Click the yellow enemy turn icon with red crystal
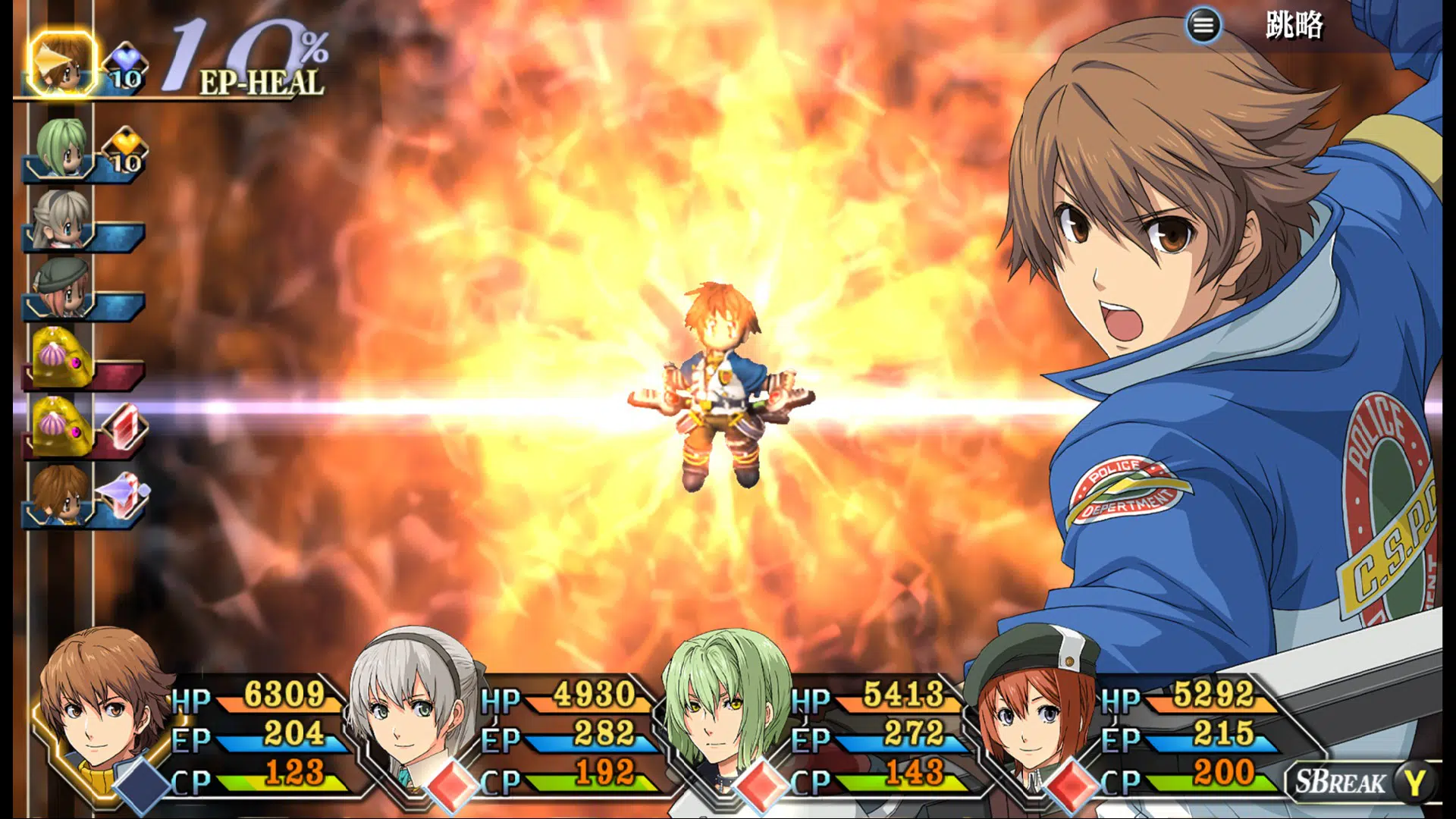The width and height of the screenshot is (1456, 819). click(62, 426)
